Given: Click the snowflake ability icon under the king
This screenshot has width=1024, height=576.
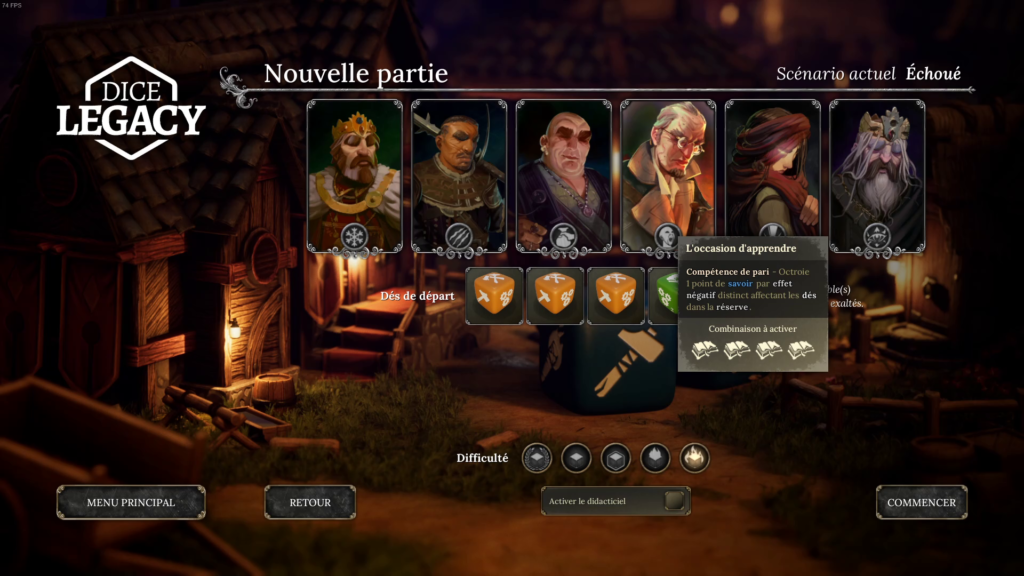Looking at the screenshot, I should point(354,236).
